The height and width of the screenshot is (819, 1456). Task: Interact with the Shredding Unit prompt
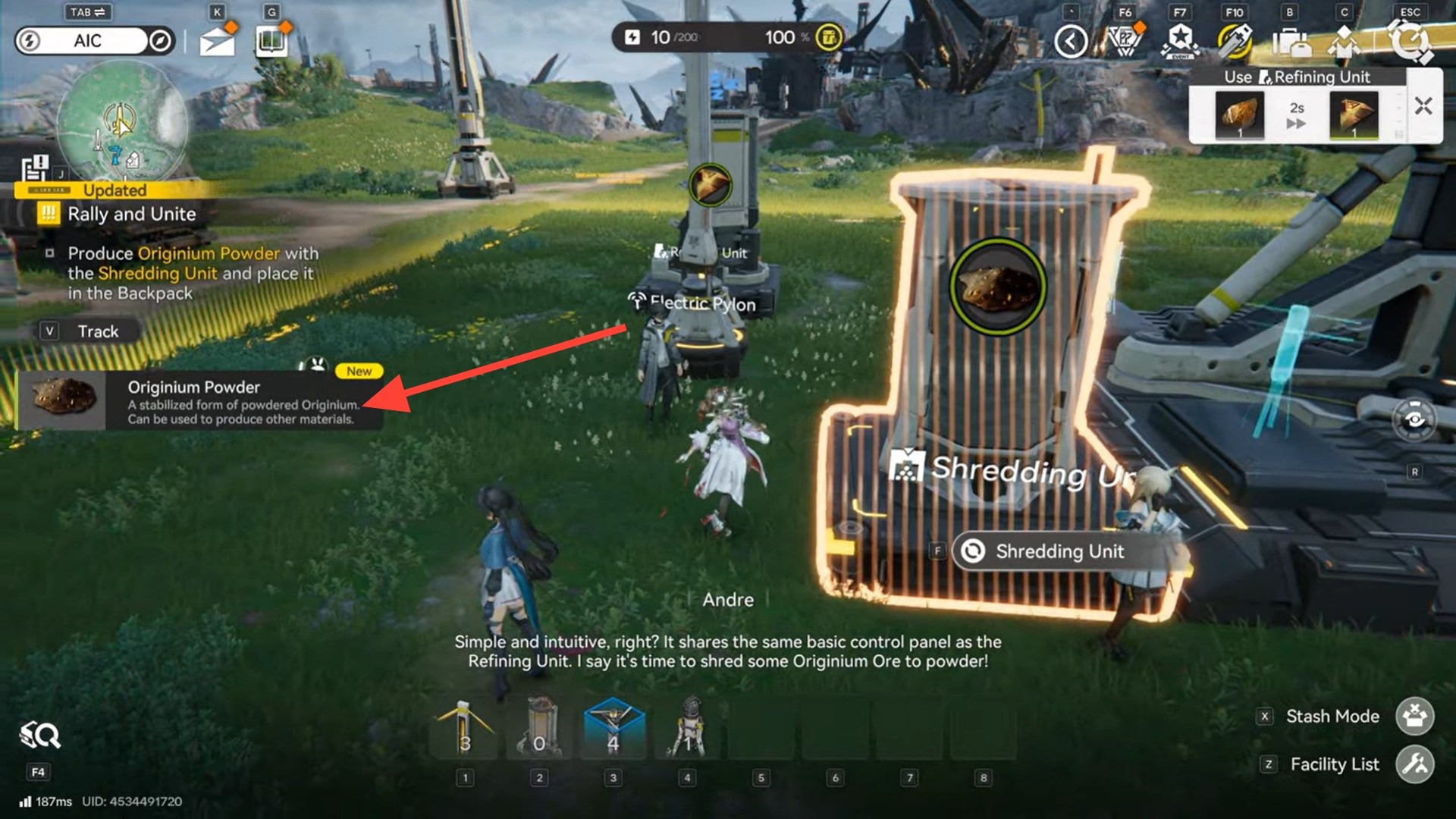1059,551
